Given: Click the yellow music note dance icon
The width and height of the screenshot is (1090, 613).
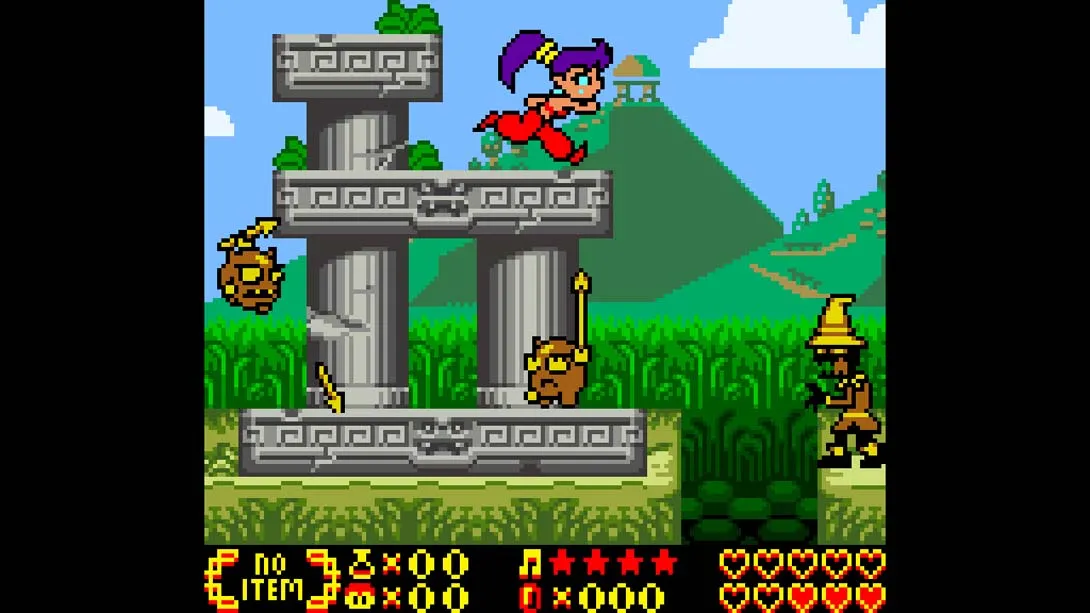Looking at the screenshot, I should (x=530, y=563).
